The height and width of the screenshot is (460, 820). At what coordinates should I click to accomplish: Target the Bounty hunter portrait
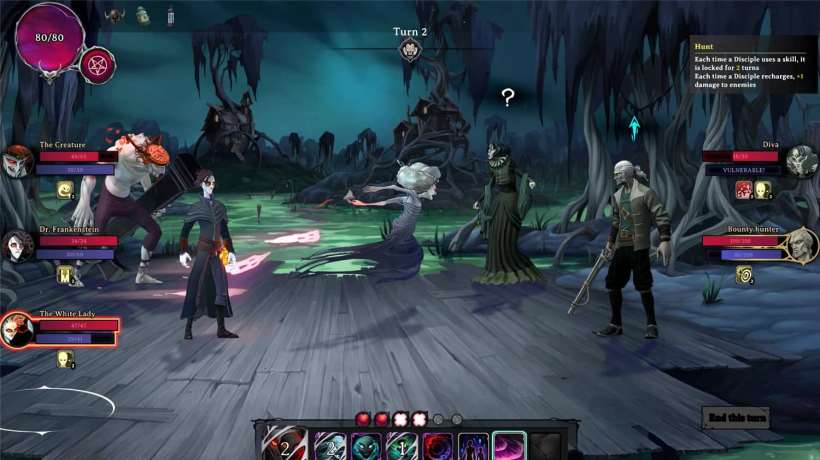click(x=800, y=245)
